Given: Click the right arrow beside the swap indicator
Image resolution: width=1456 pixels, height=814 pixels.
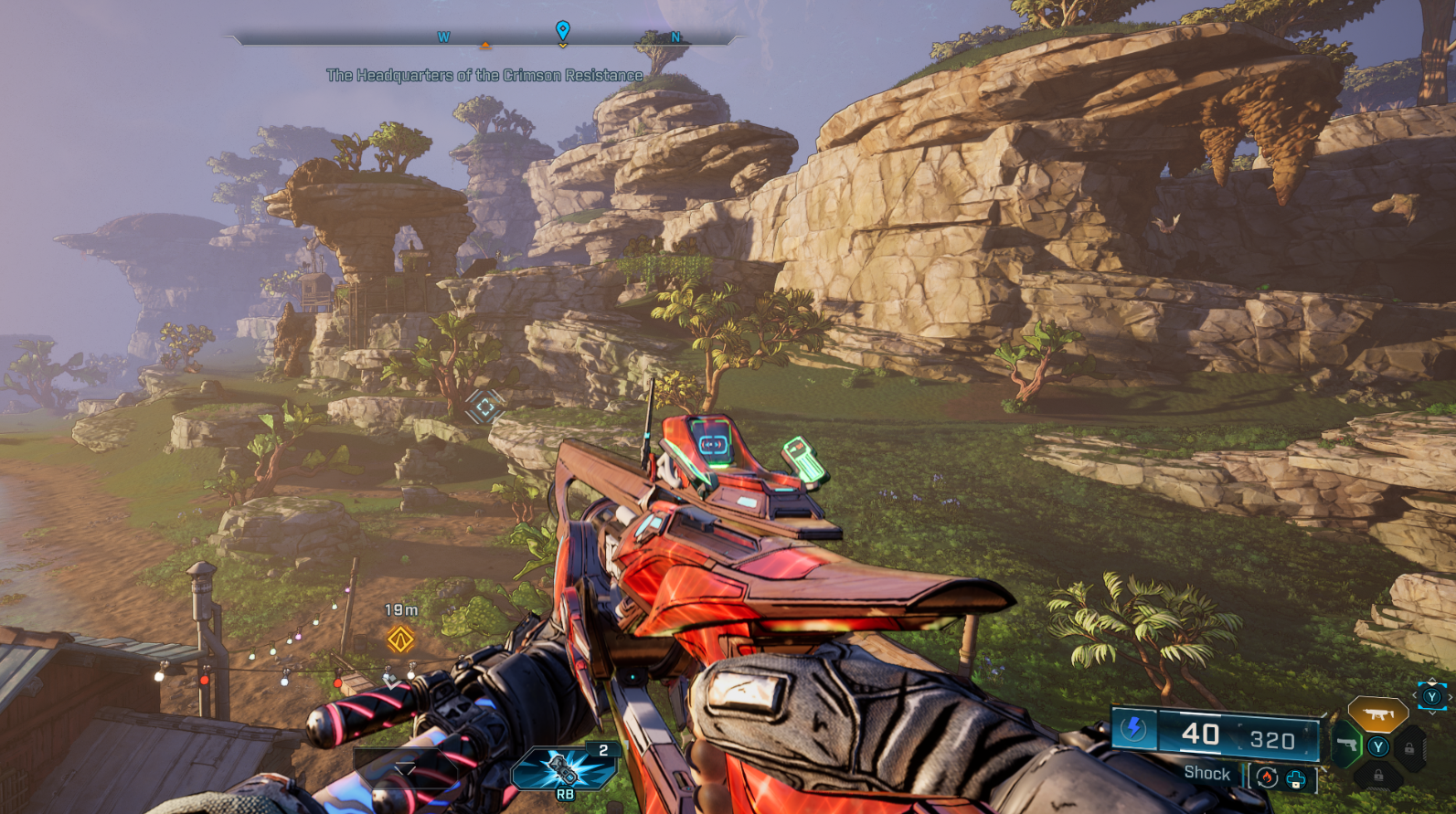Looking at the screenshot, I should click(1450, 697).
